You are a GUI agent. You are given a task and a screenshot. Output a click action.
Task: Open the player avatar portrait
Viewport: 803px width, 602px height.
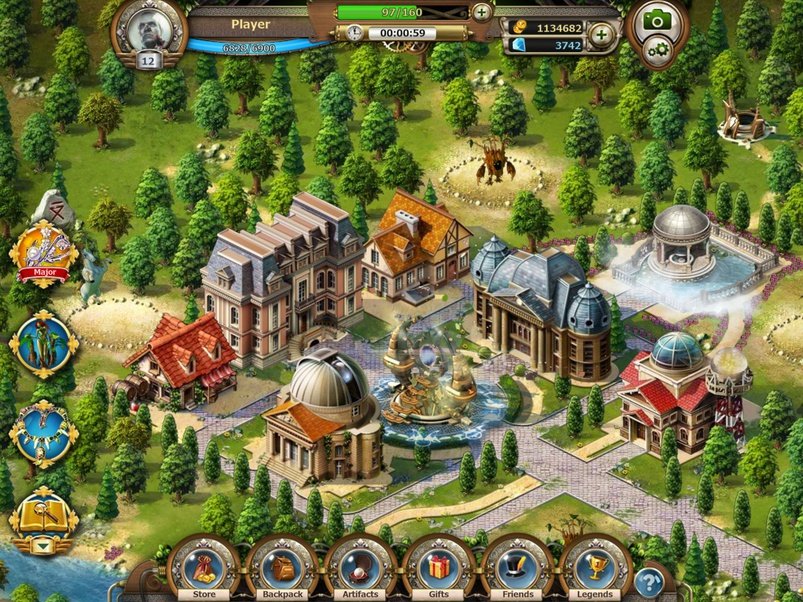[148, 30]
